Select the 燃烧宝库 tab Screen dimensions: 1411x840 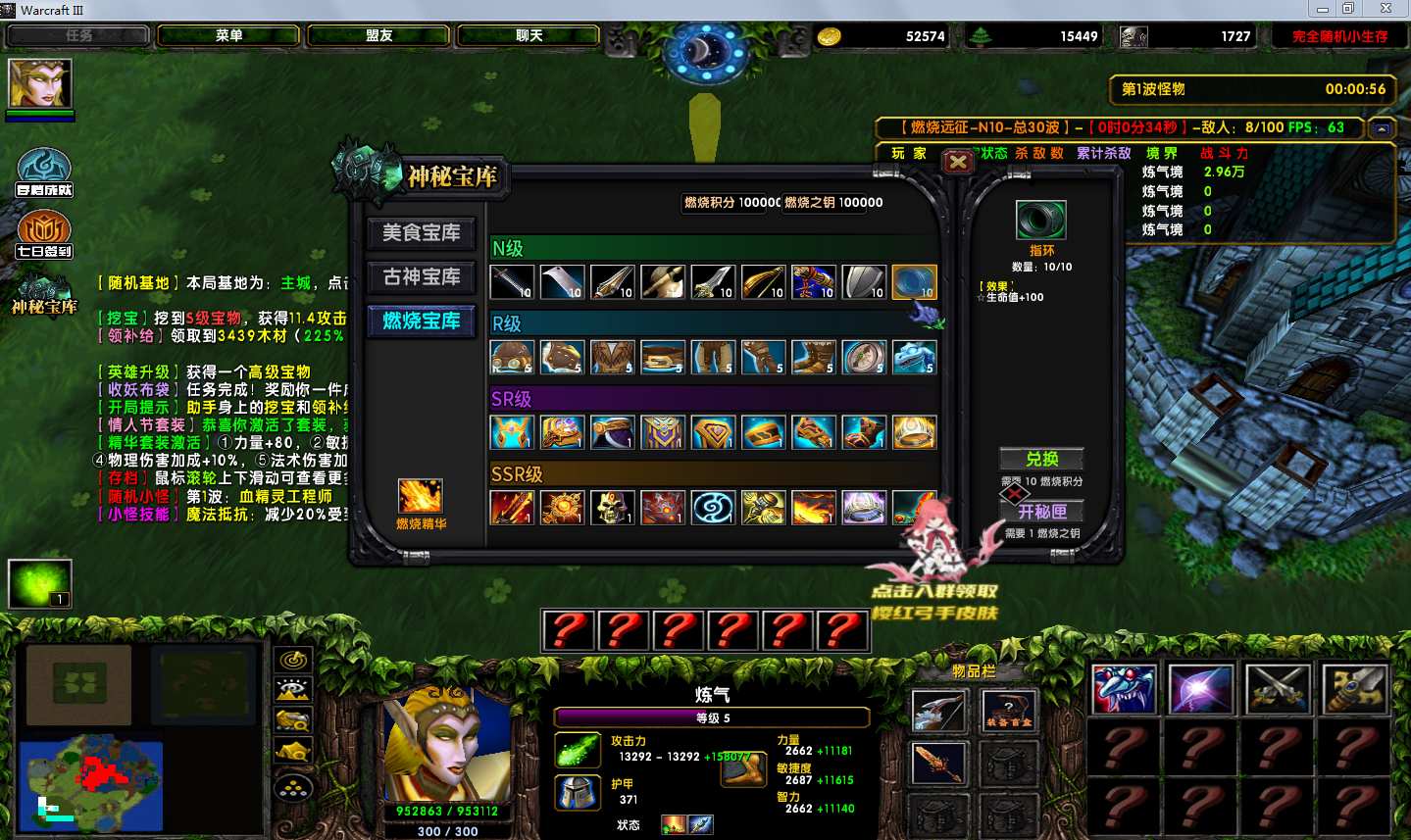(422, 321)
